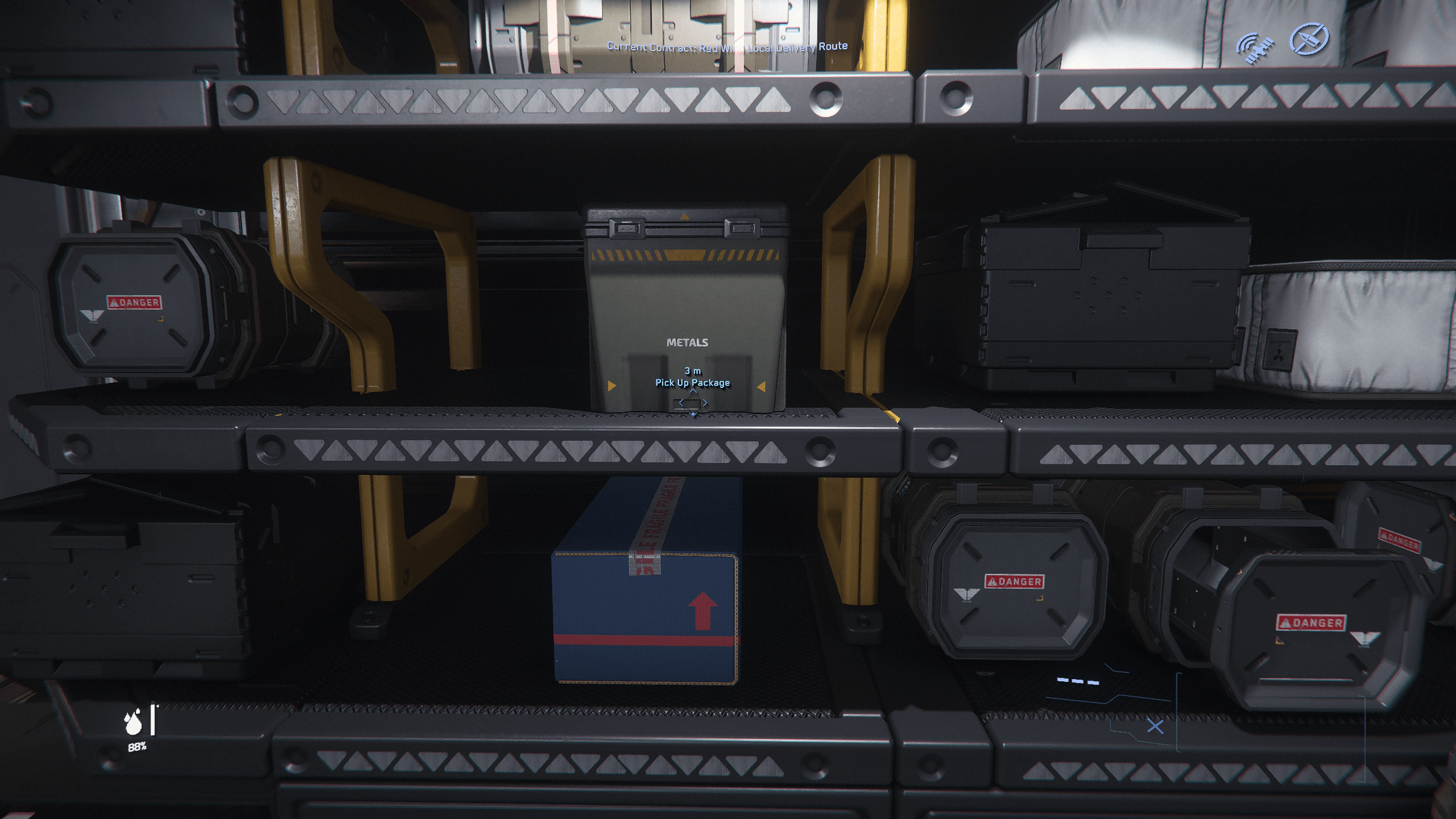Click the diamond interaction cursor below Pick Up Package
Screen dimensions: 1456x819
click(693, 402)
